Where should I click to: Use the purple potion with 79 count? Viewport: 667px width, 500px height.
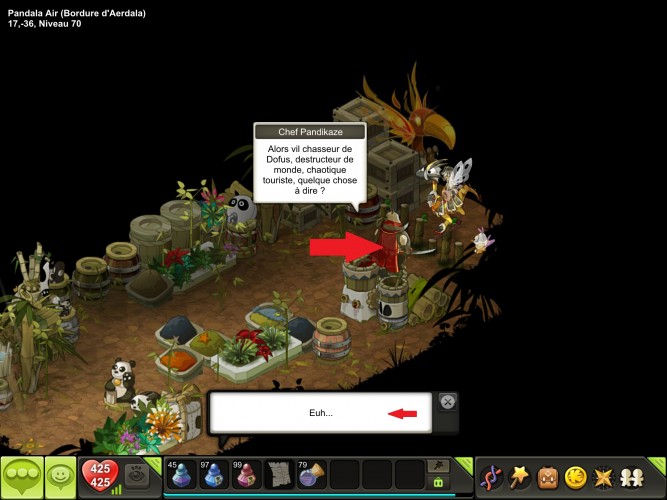(311, 474)
